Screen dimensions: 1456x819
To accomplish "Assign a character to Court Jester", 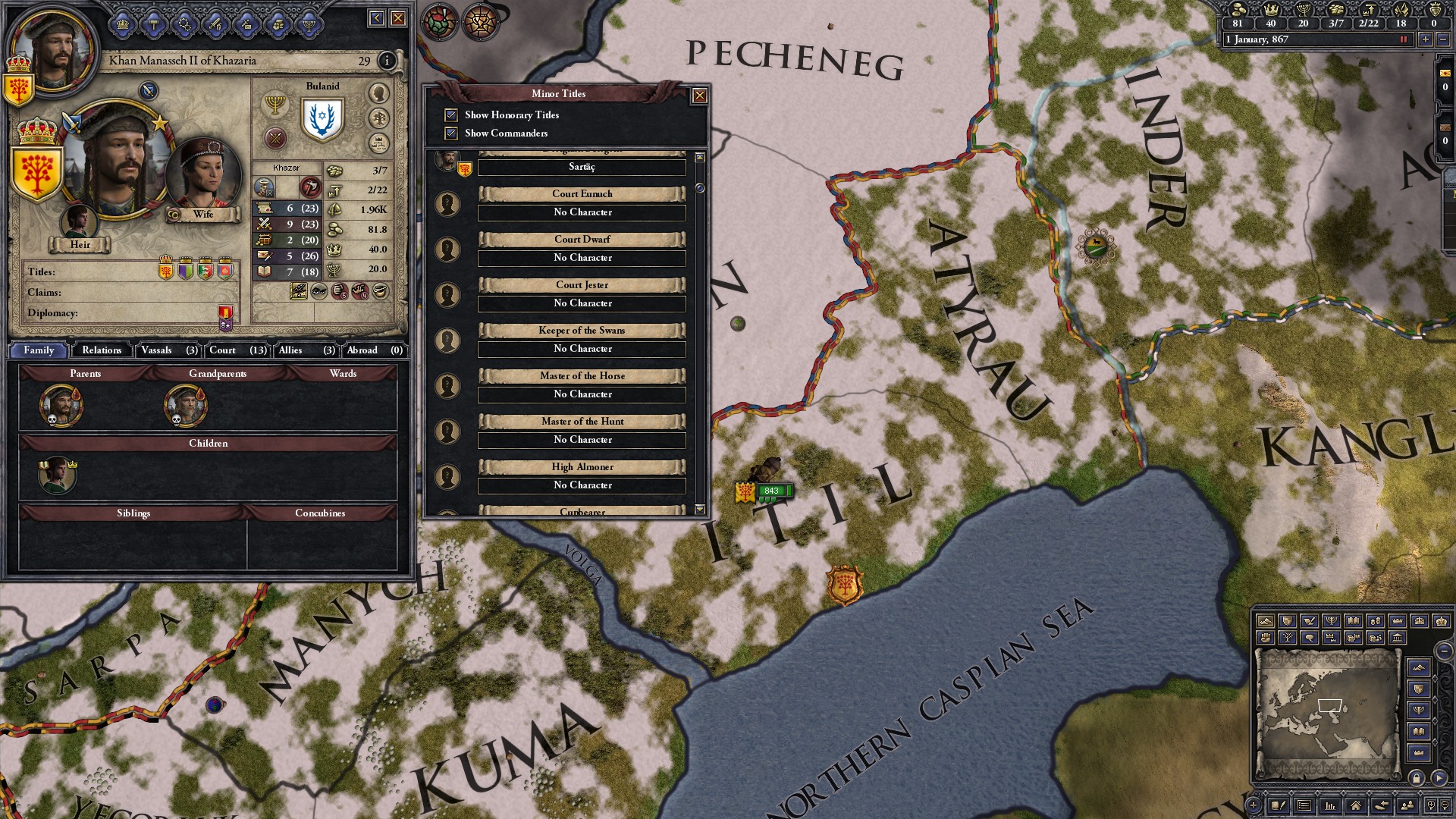I will [582, 303].
